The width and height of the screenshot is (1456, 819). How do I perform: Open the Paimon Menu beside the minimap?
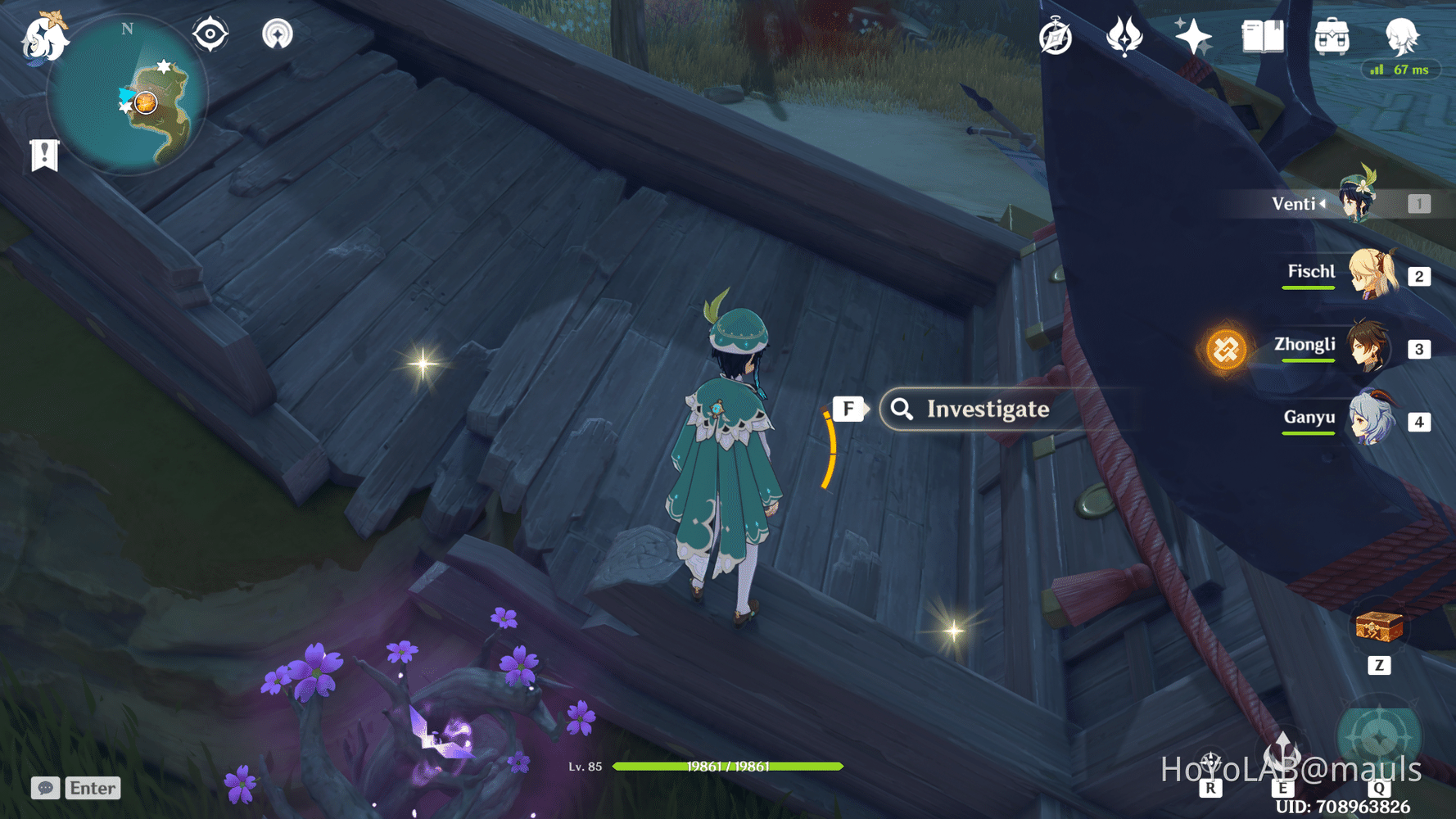(x=46, y=39)
